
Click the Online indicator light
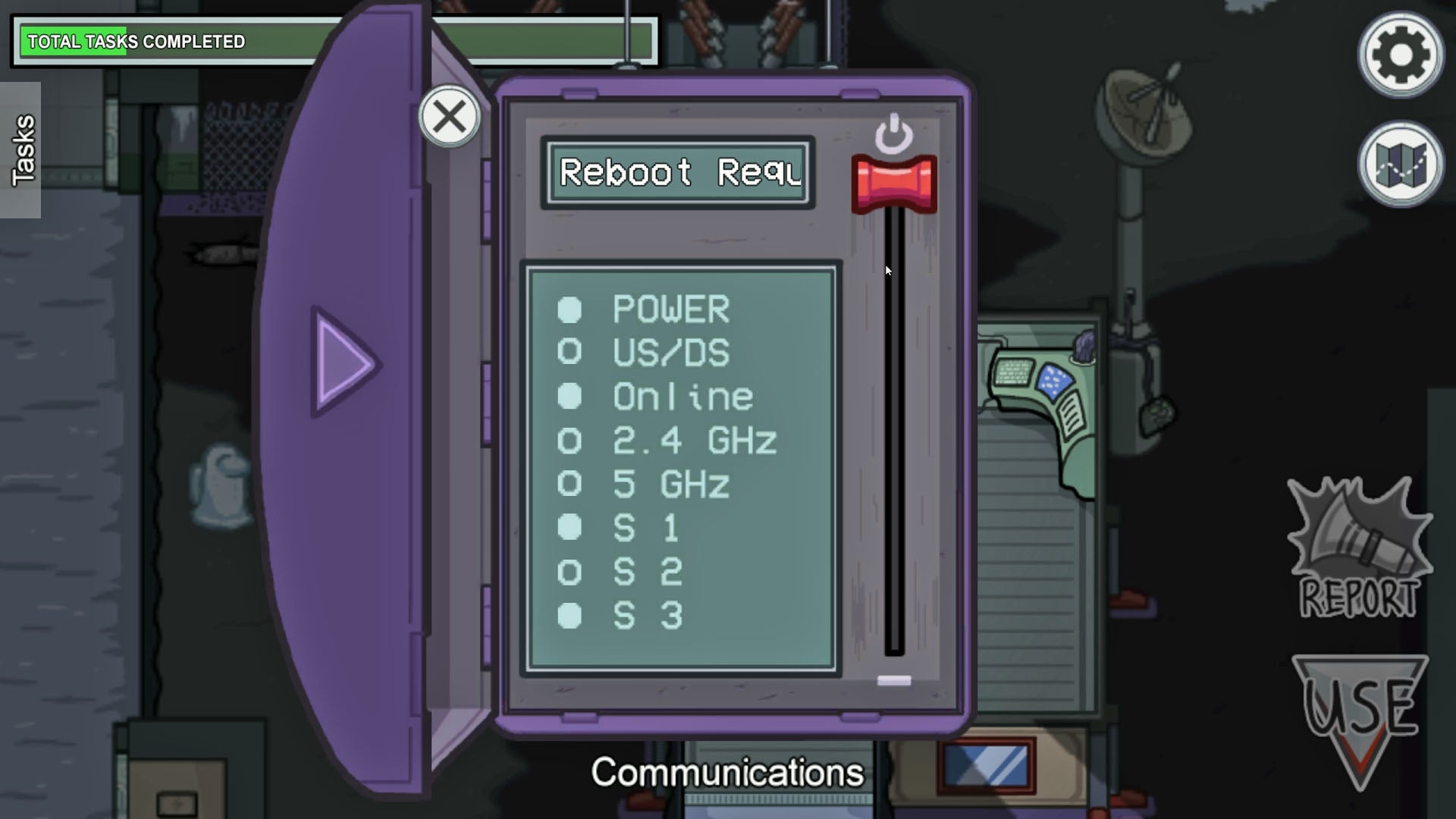570,397
